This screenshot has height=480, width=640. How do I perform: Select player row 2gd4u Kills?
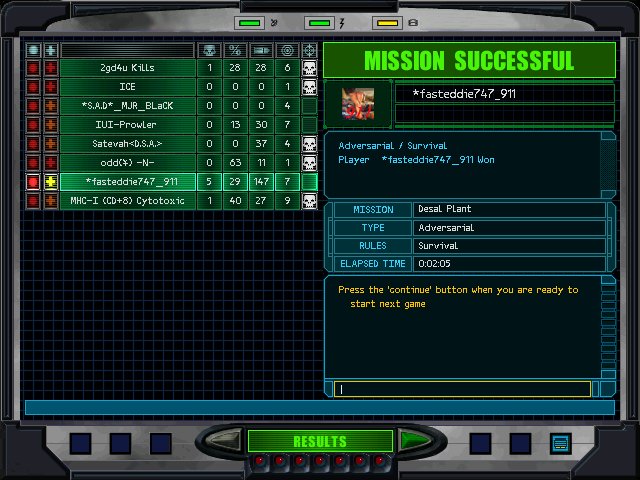127,68
